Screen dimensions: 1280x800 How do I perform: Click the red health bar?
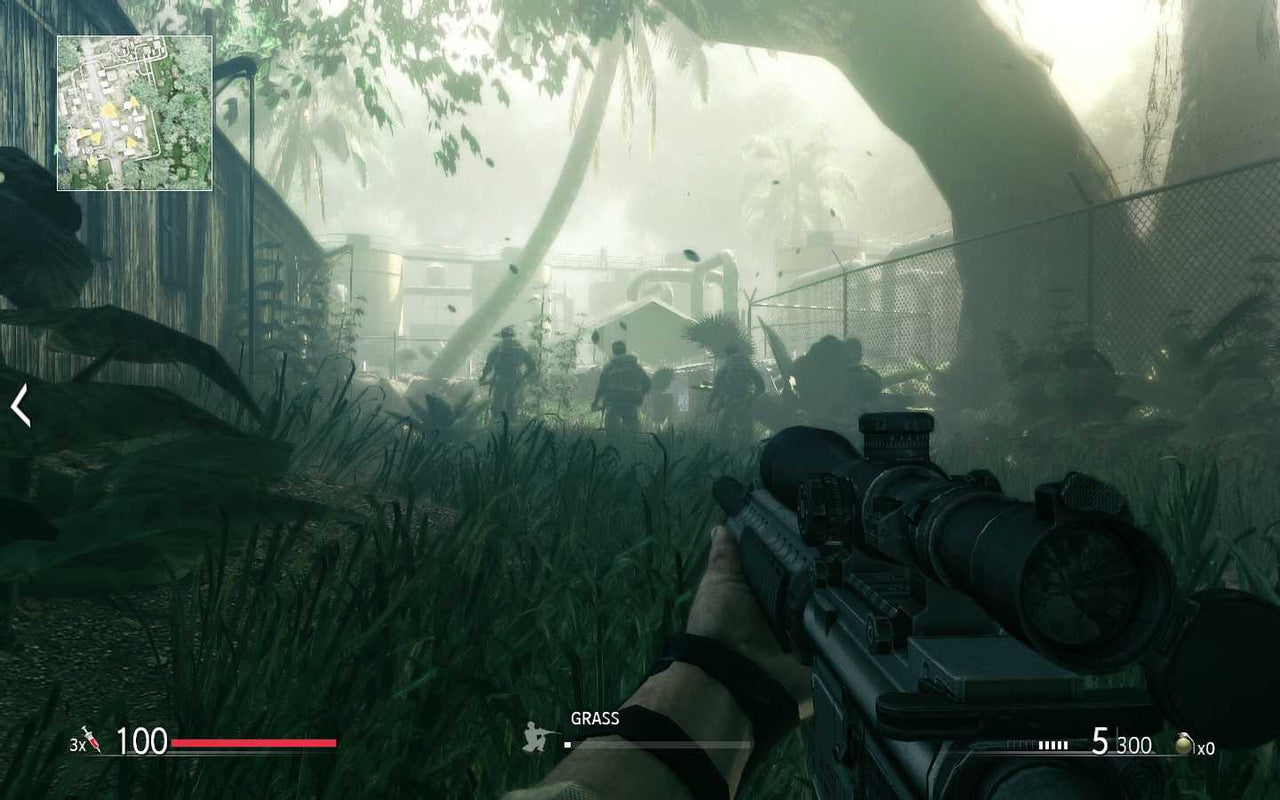click(x=255, y=742)
